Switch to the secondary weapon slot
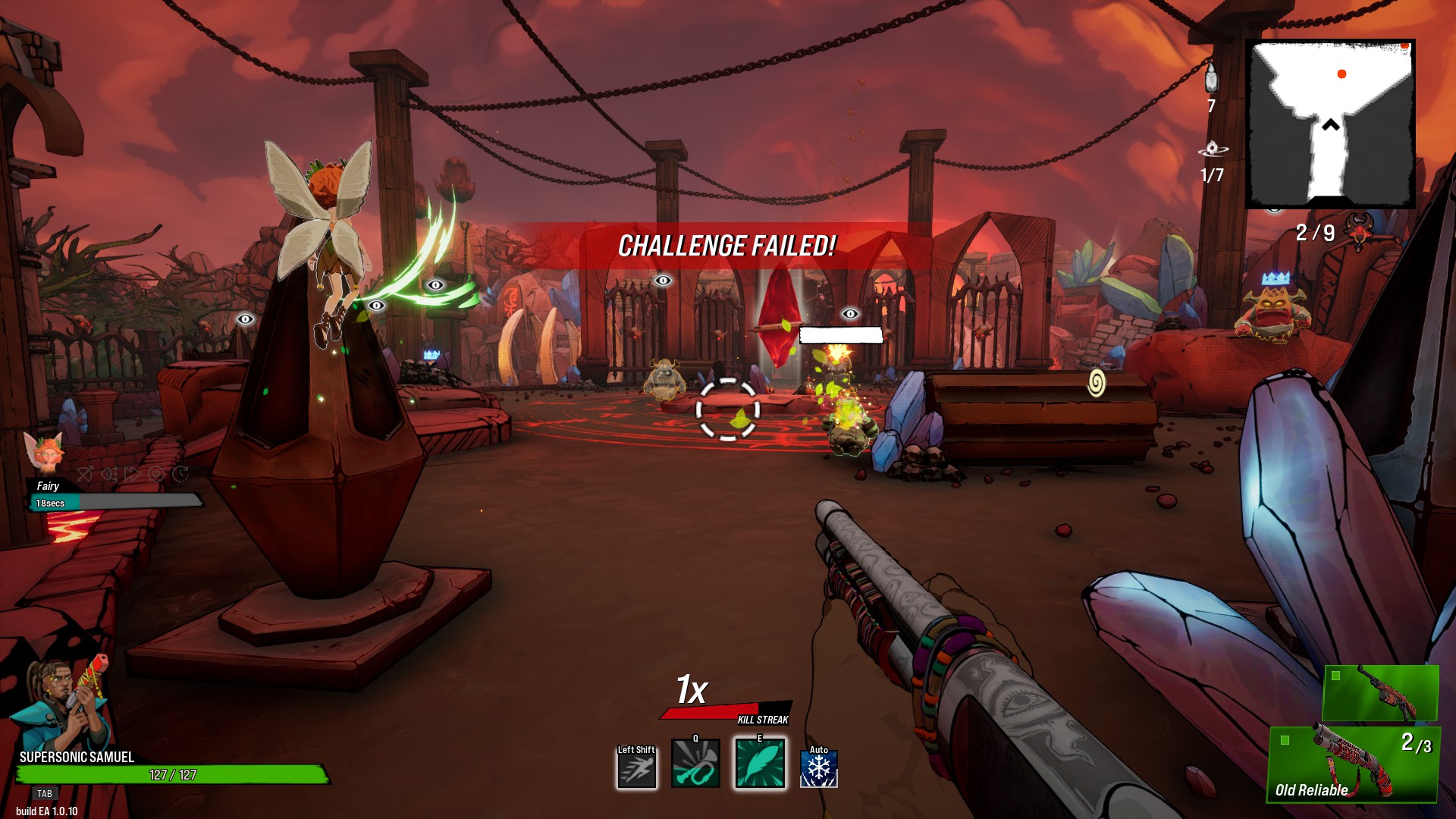Viewport: 1456px width, 819px height. pyautogui.click(x=1380, y=693)
